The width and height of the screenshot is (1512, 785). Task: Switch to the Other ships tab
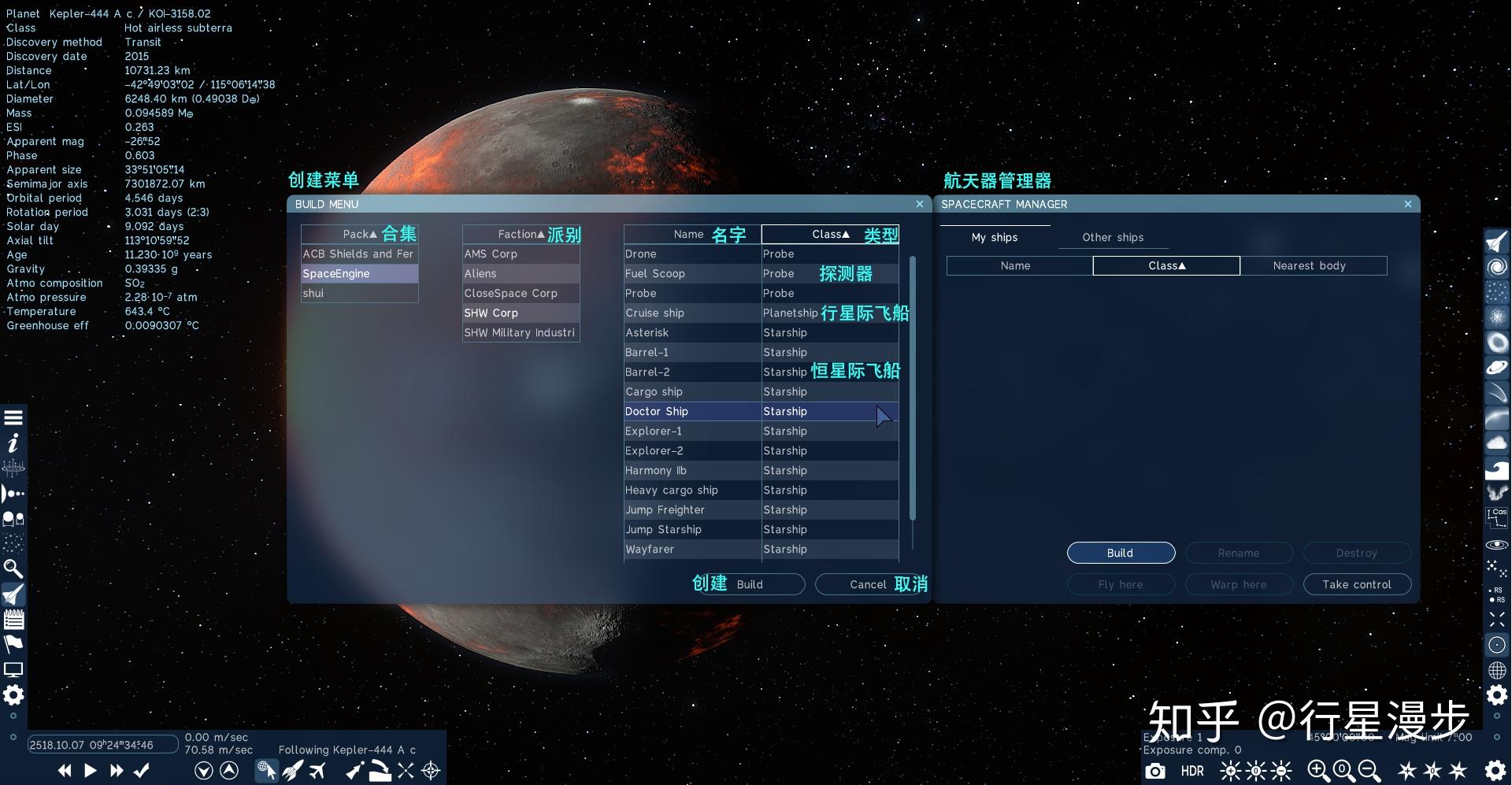point(1112,237)
